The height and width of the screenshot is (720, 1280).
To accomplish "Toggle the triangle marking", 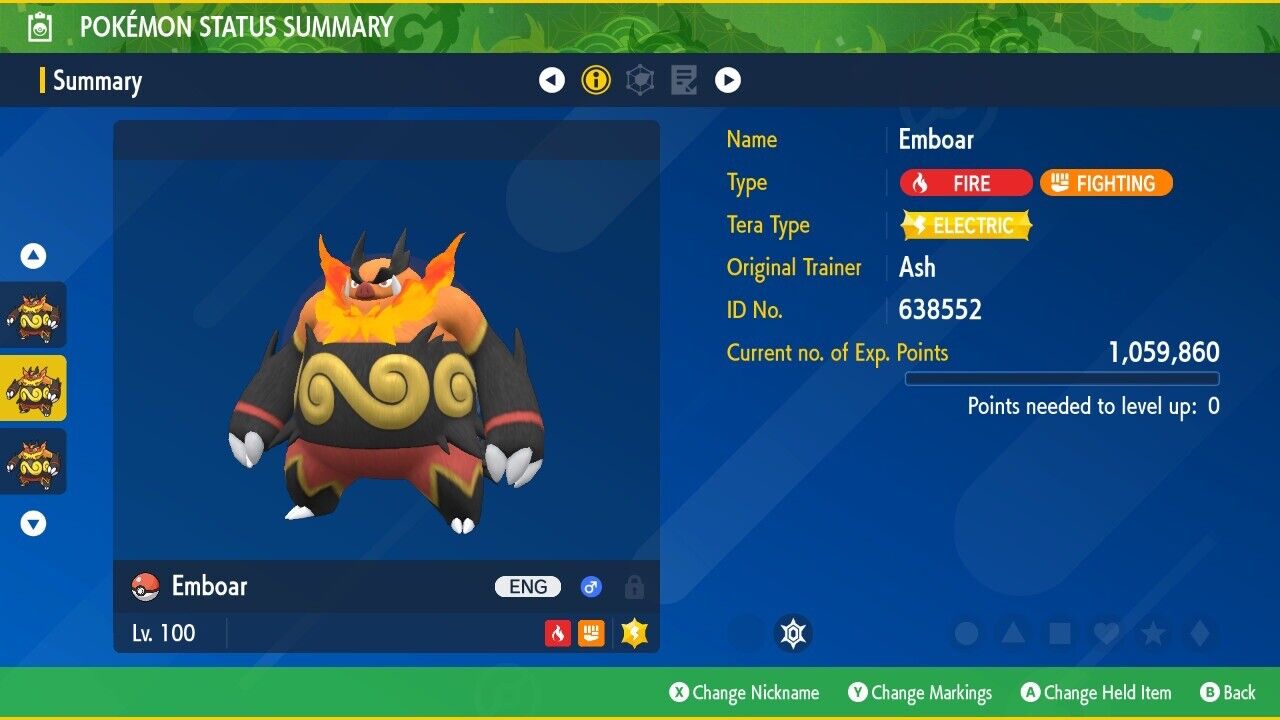I will tap(1013, 633).
